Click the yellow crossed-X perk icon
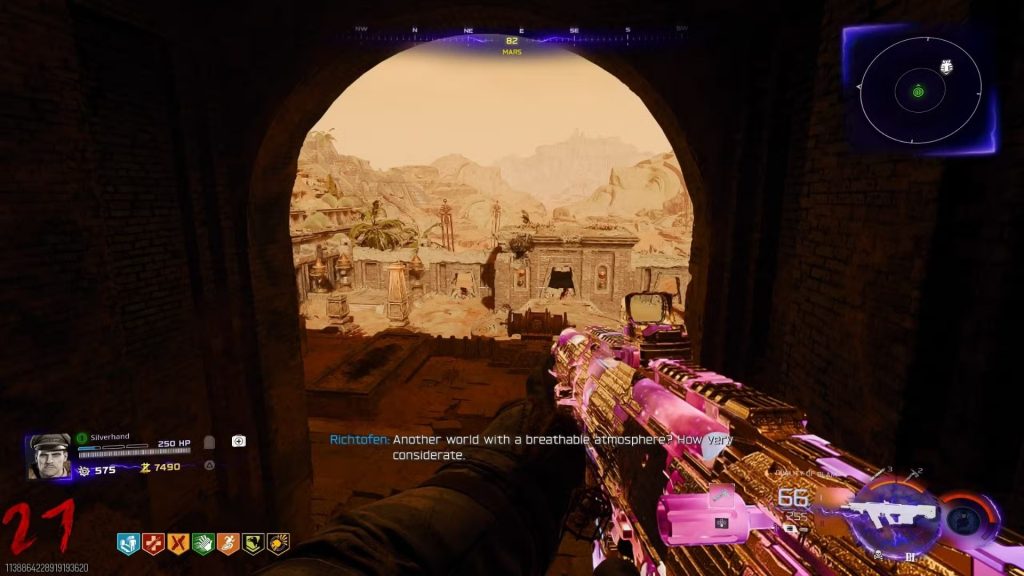1024x576 pixels. [x=179, y=544]
